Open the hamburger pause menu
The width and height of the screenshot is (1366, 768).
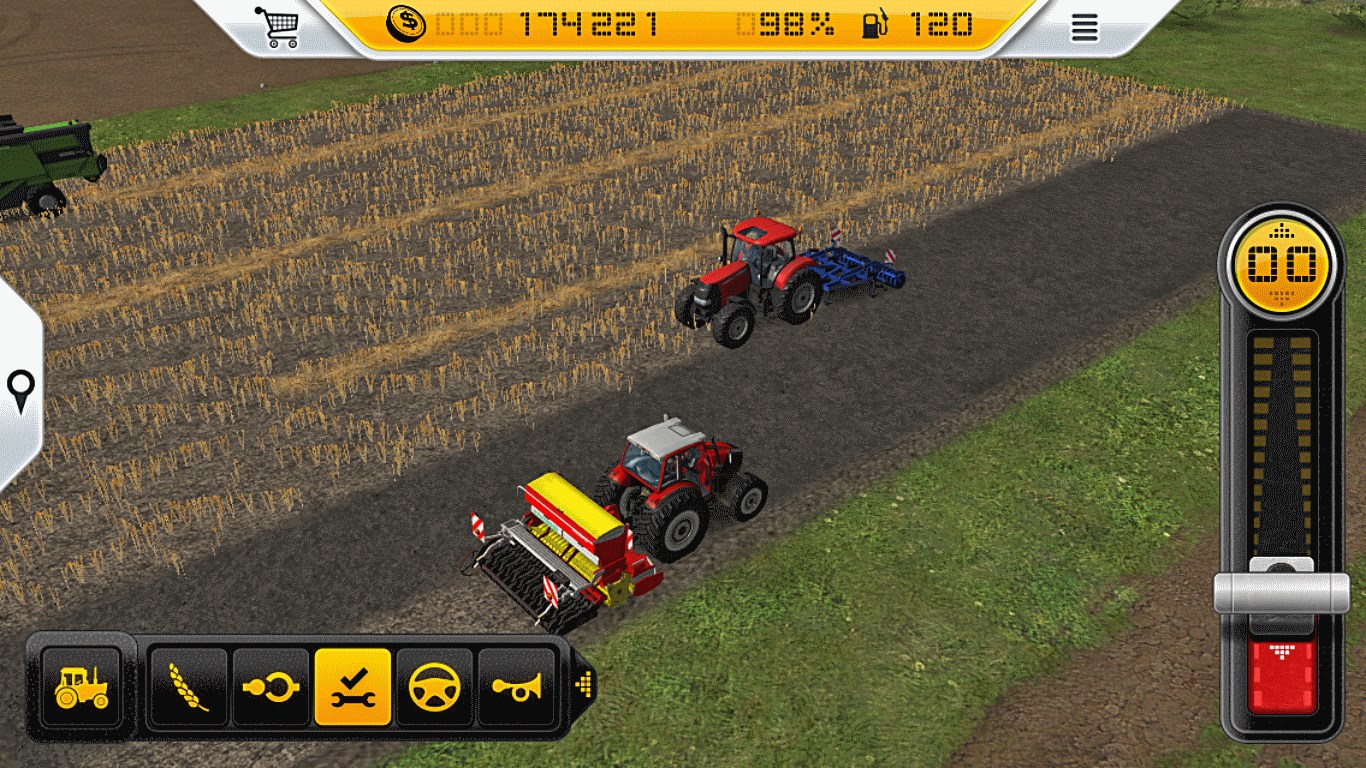click(x=1084, y=27)
